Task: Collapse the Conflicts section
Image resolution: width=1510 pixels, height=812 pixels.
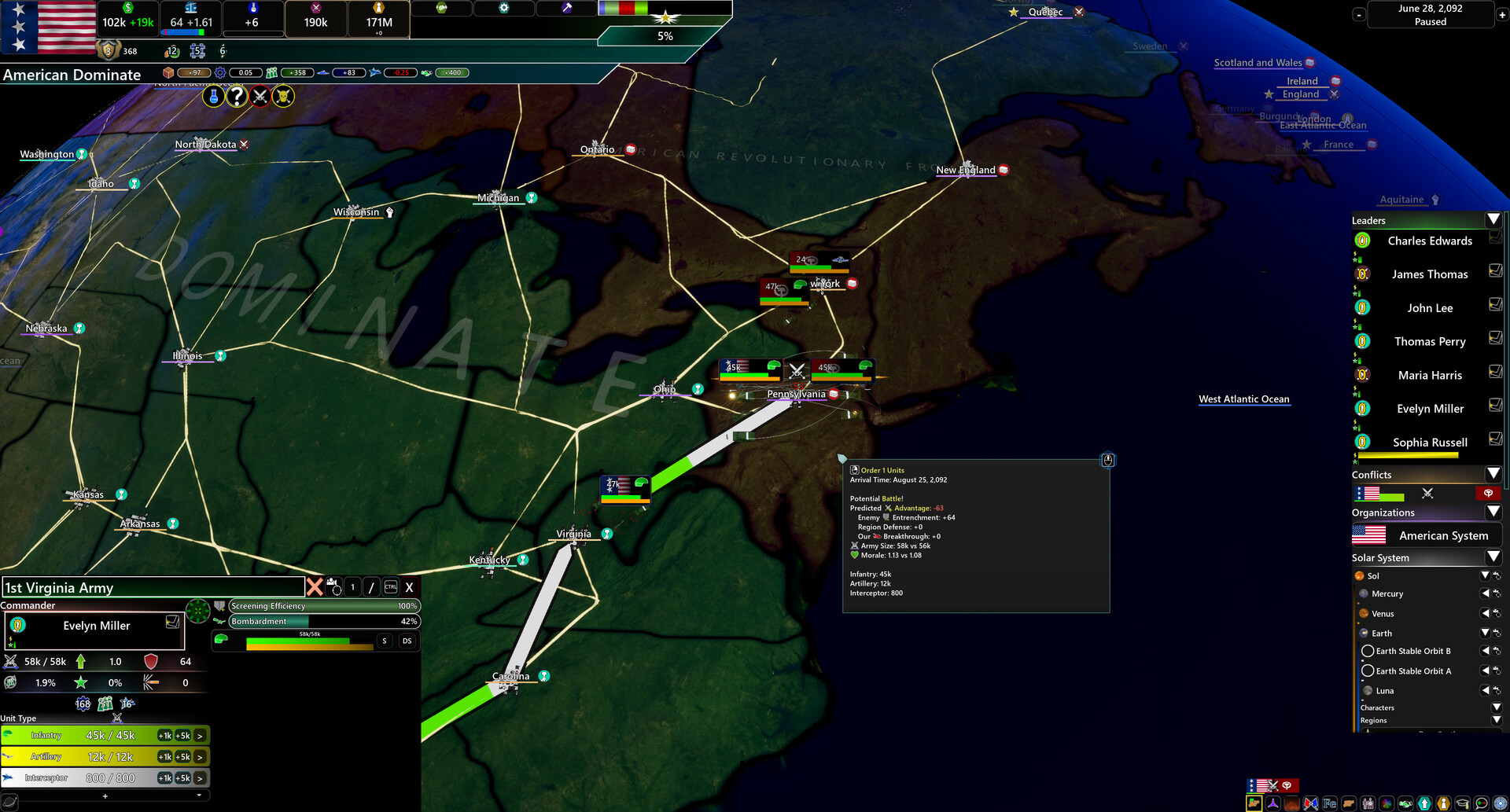Action: [1493, 474]
